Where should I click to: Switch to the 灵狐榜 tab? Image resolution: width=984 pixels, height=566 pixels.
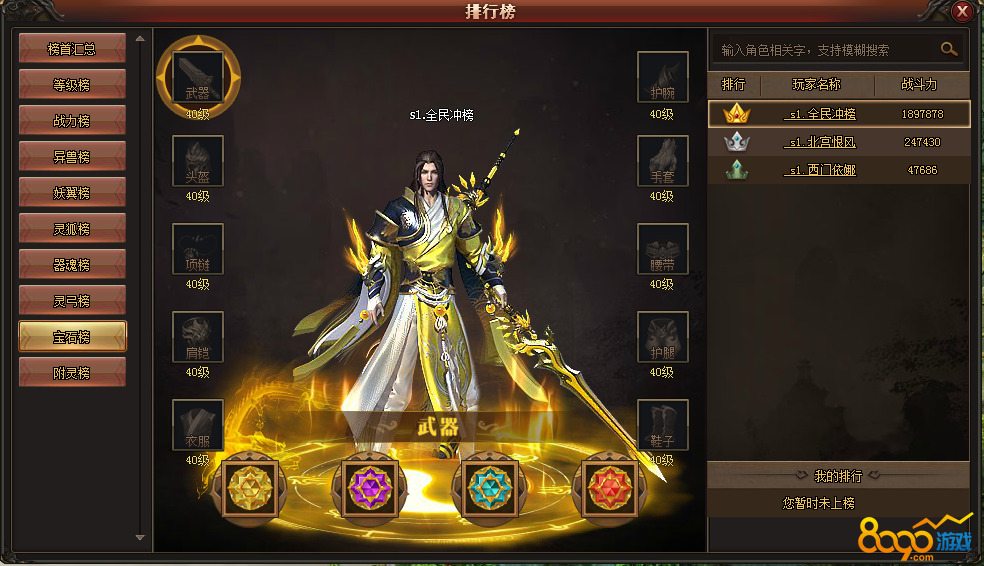tap(72, 228)
